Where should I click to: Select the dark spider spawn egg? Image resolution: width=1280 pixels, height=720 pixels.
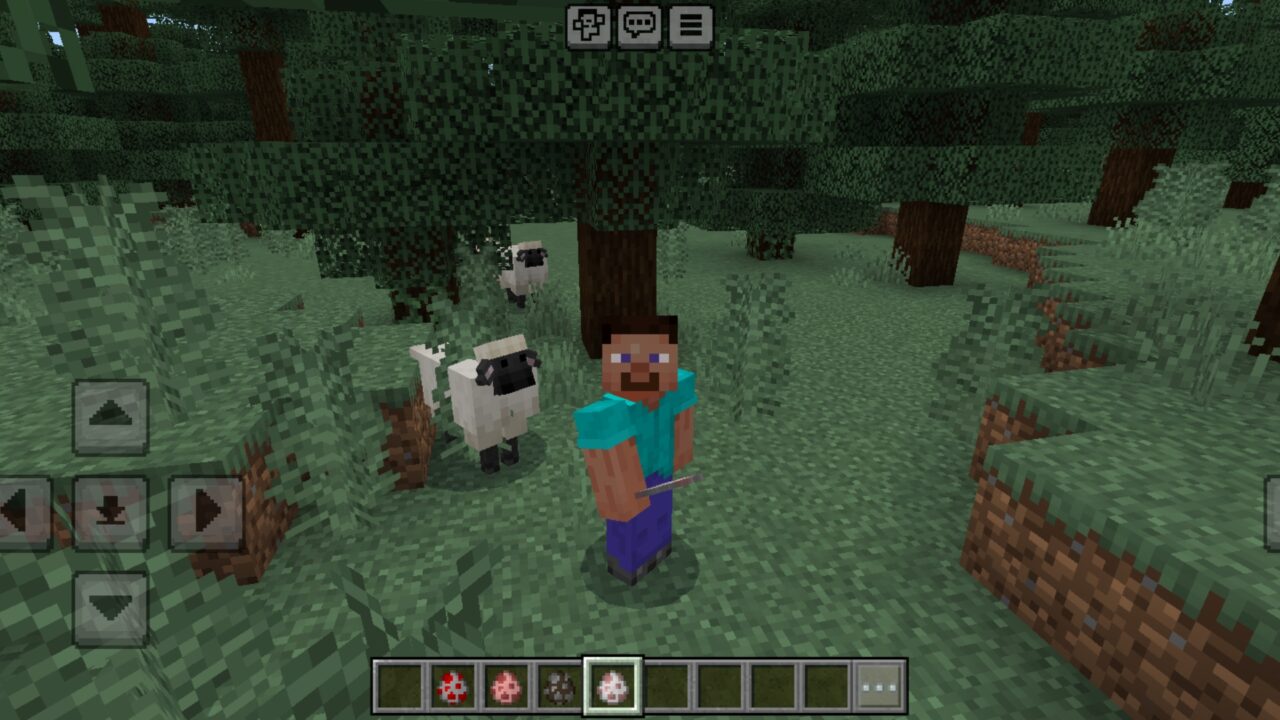556,687
